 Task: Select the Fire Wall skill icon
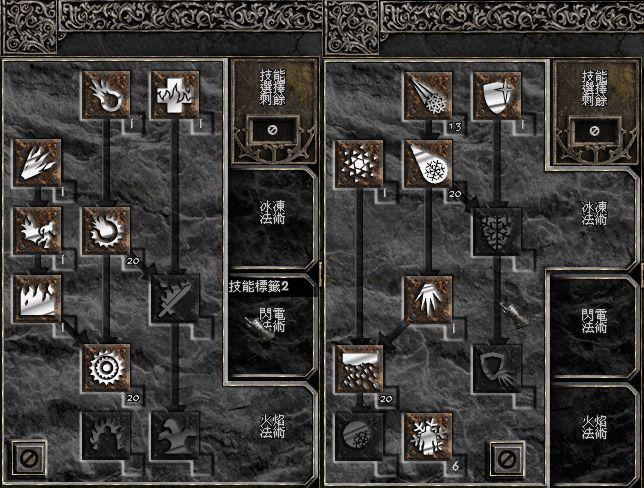38,296
